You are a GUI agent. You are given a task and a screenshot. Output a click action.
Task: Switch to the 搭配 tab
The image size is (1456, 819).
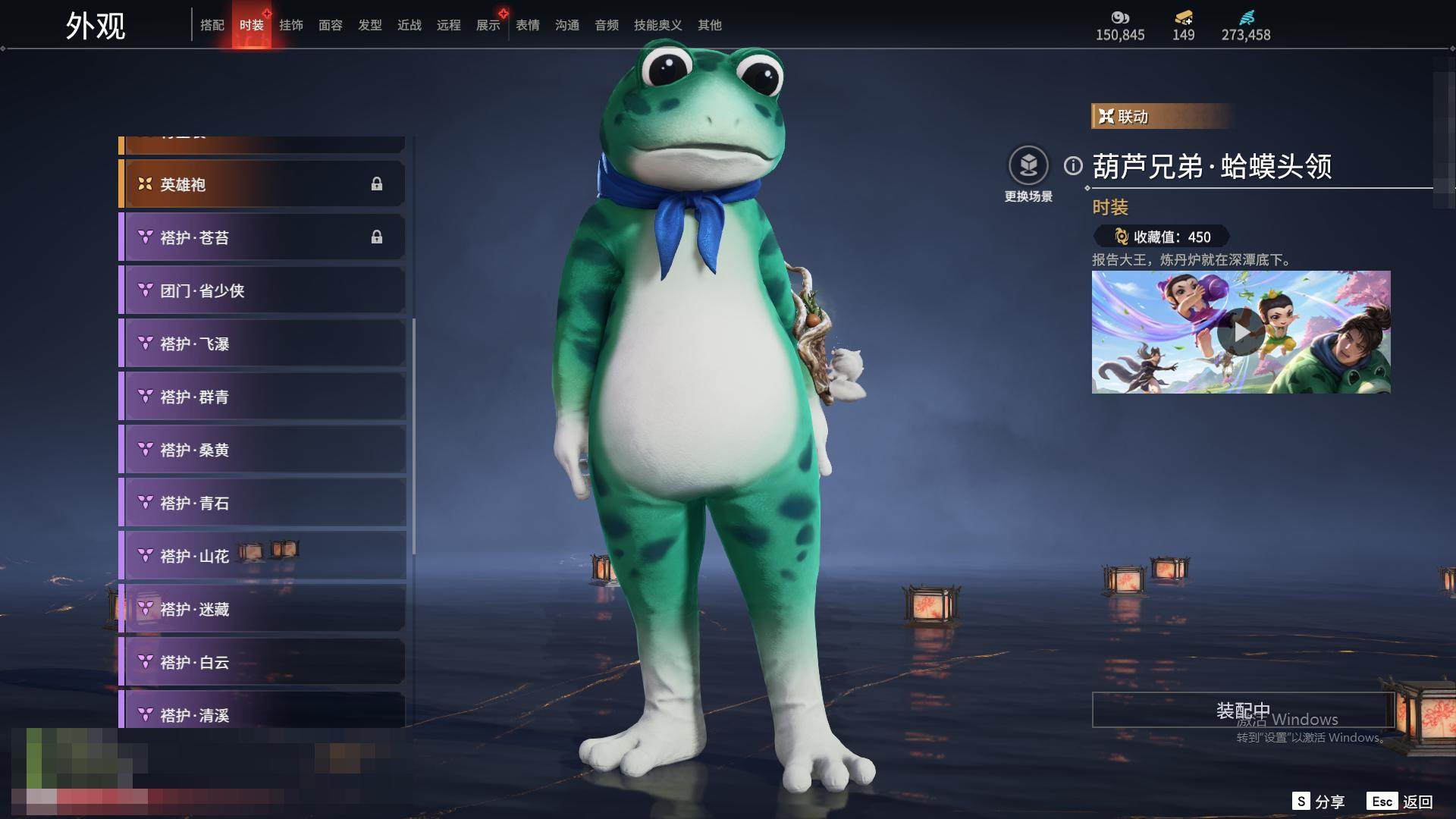click(x=212, y=25)
